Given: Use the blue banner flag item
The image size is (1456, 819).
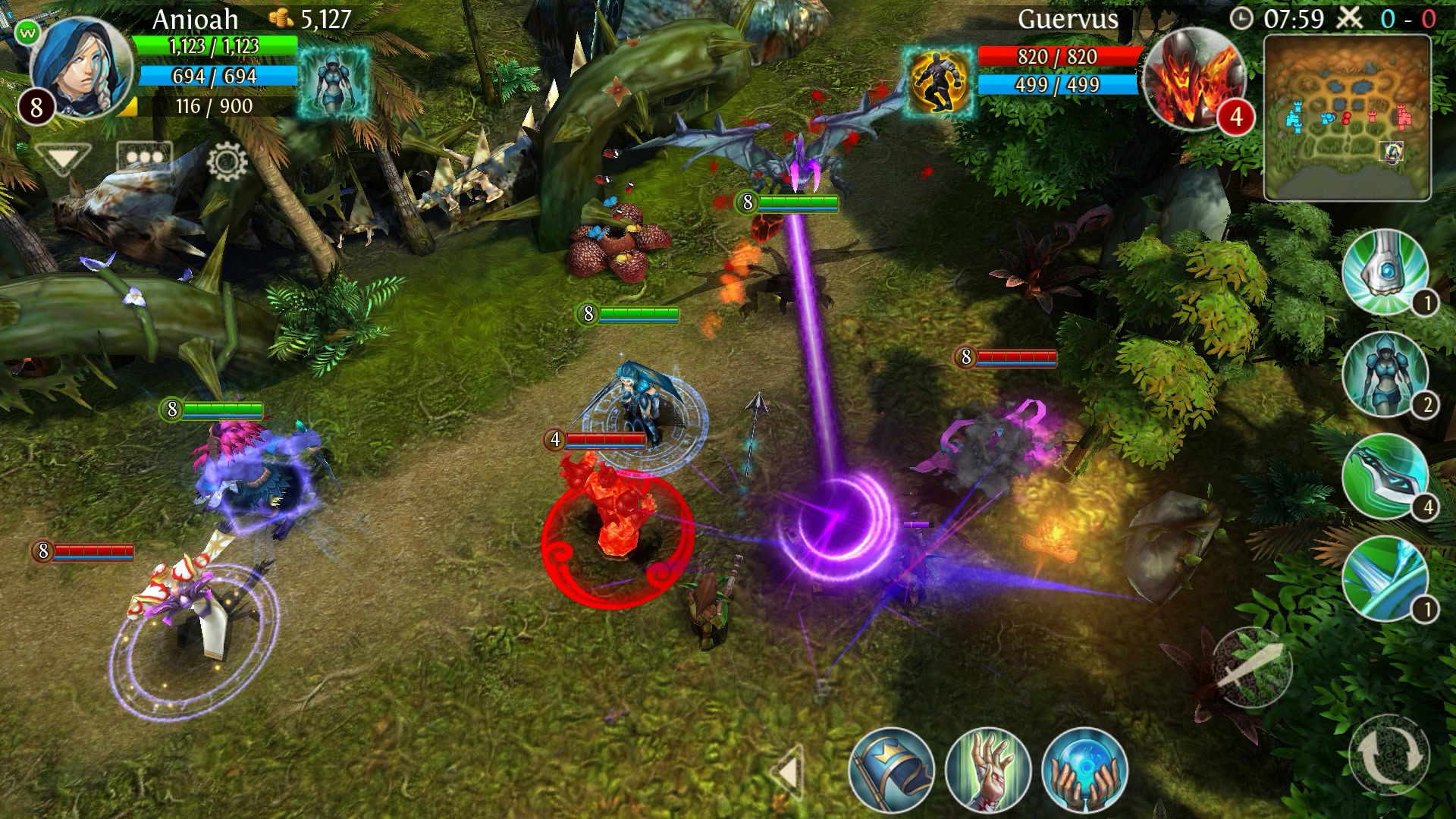Looking at the screenshot, I should pos(892,770).
